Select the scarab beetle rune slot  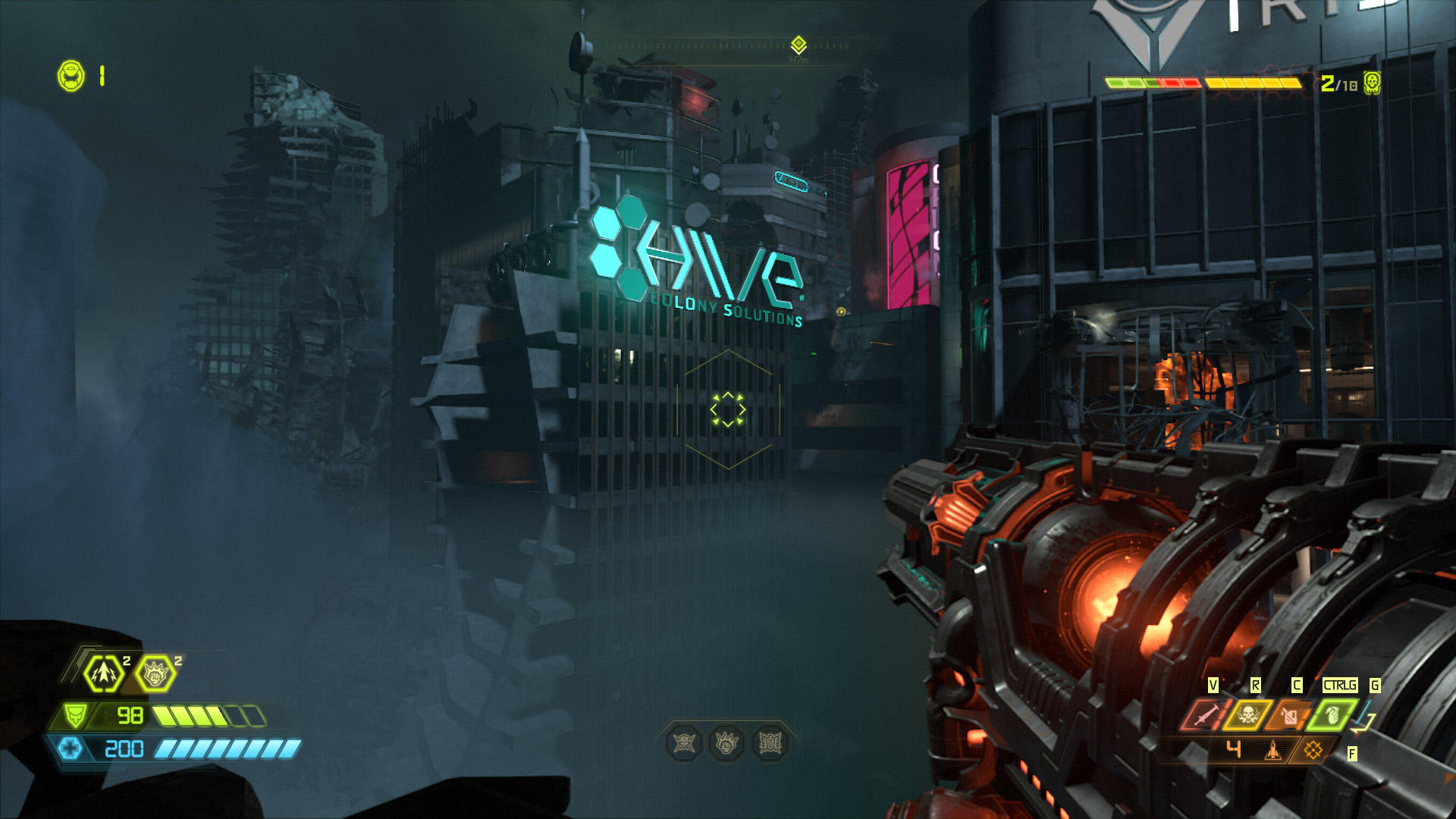770,743
